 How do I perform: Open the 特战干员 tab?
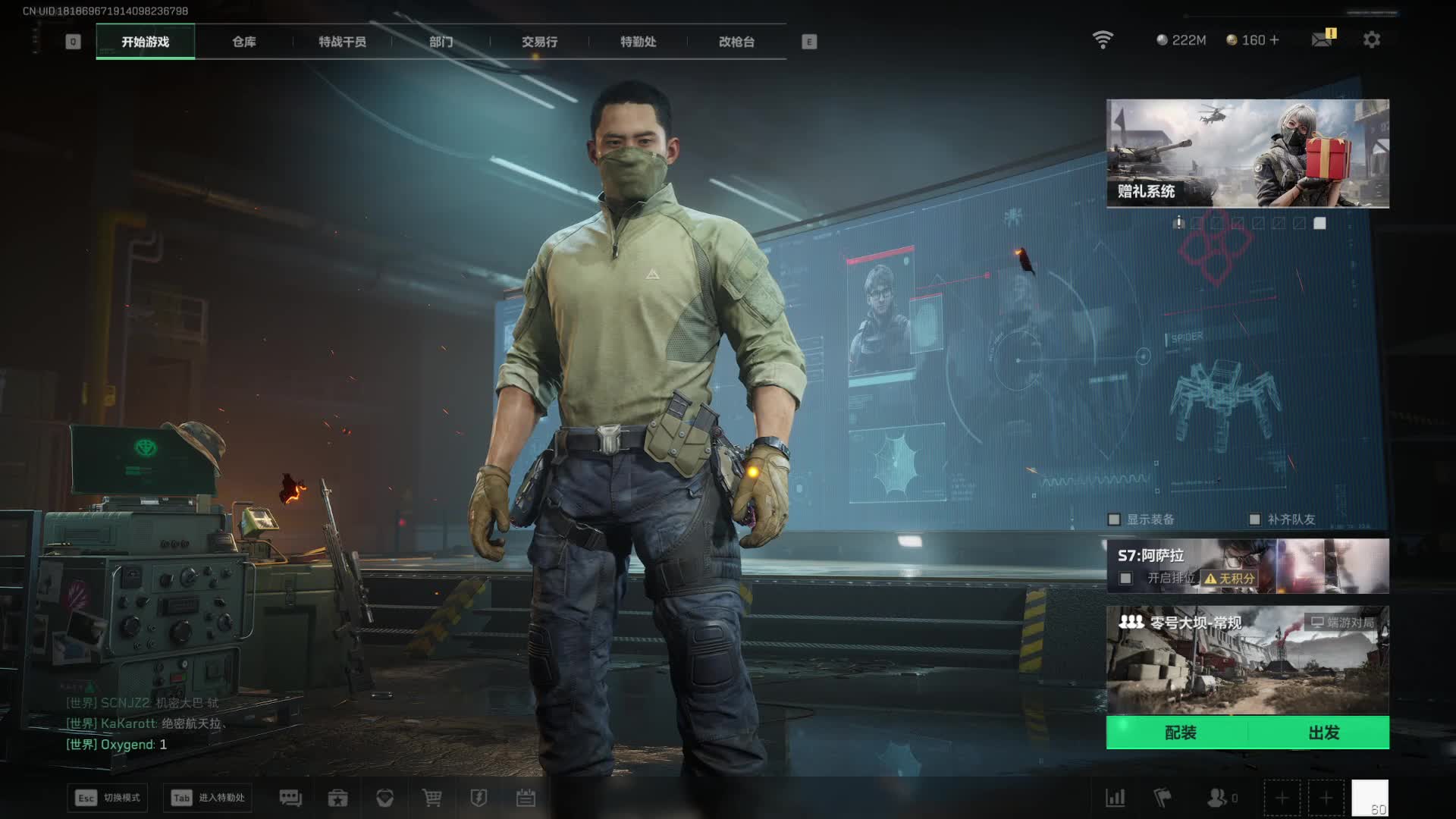click(342, 42)
